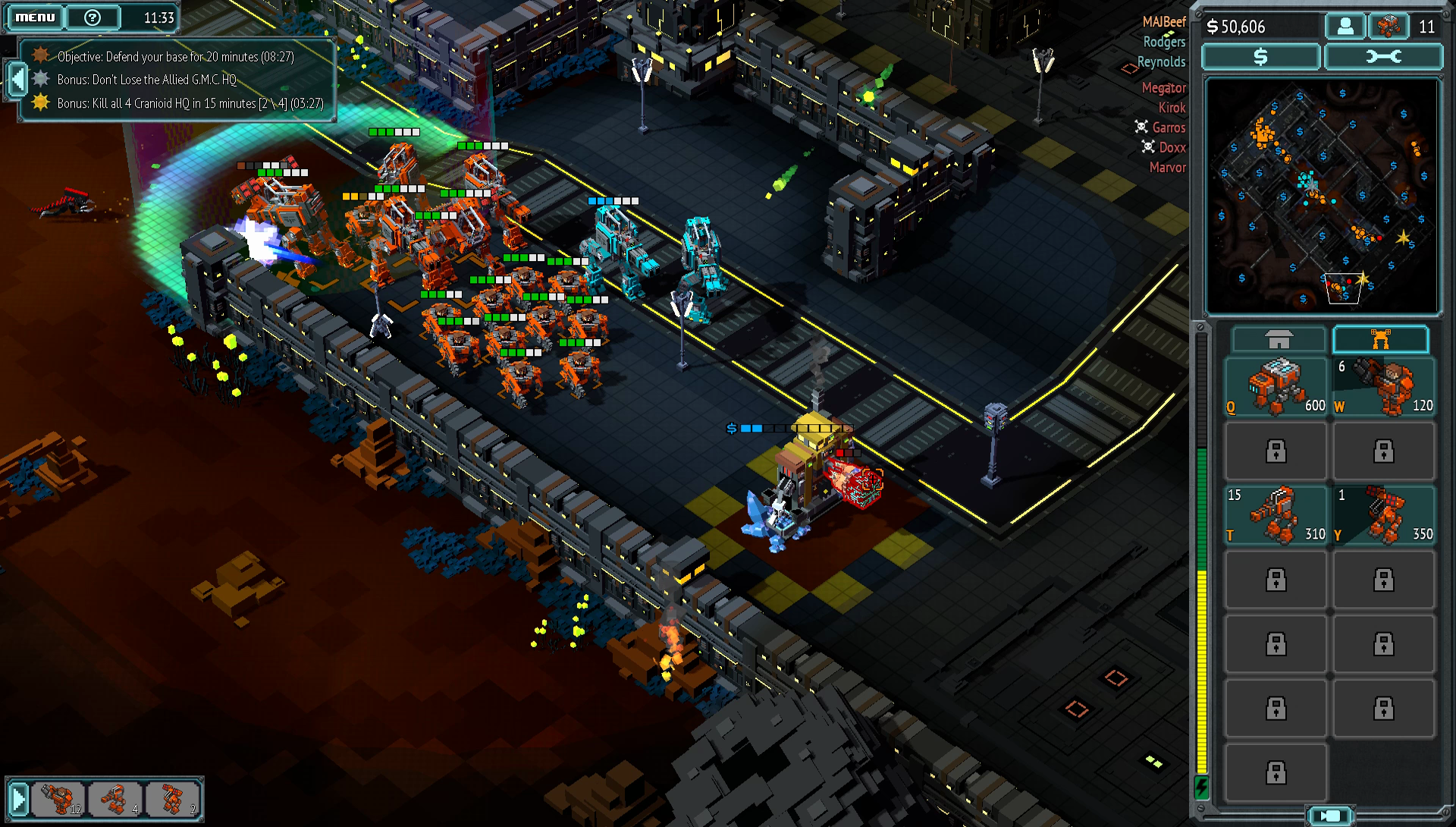Viewport: 1456px width, 827px height.
Task: Select the selection-bar group with 12 units
Action: point(59,799)
